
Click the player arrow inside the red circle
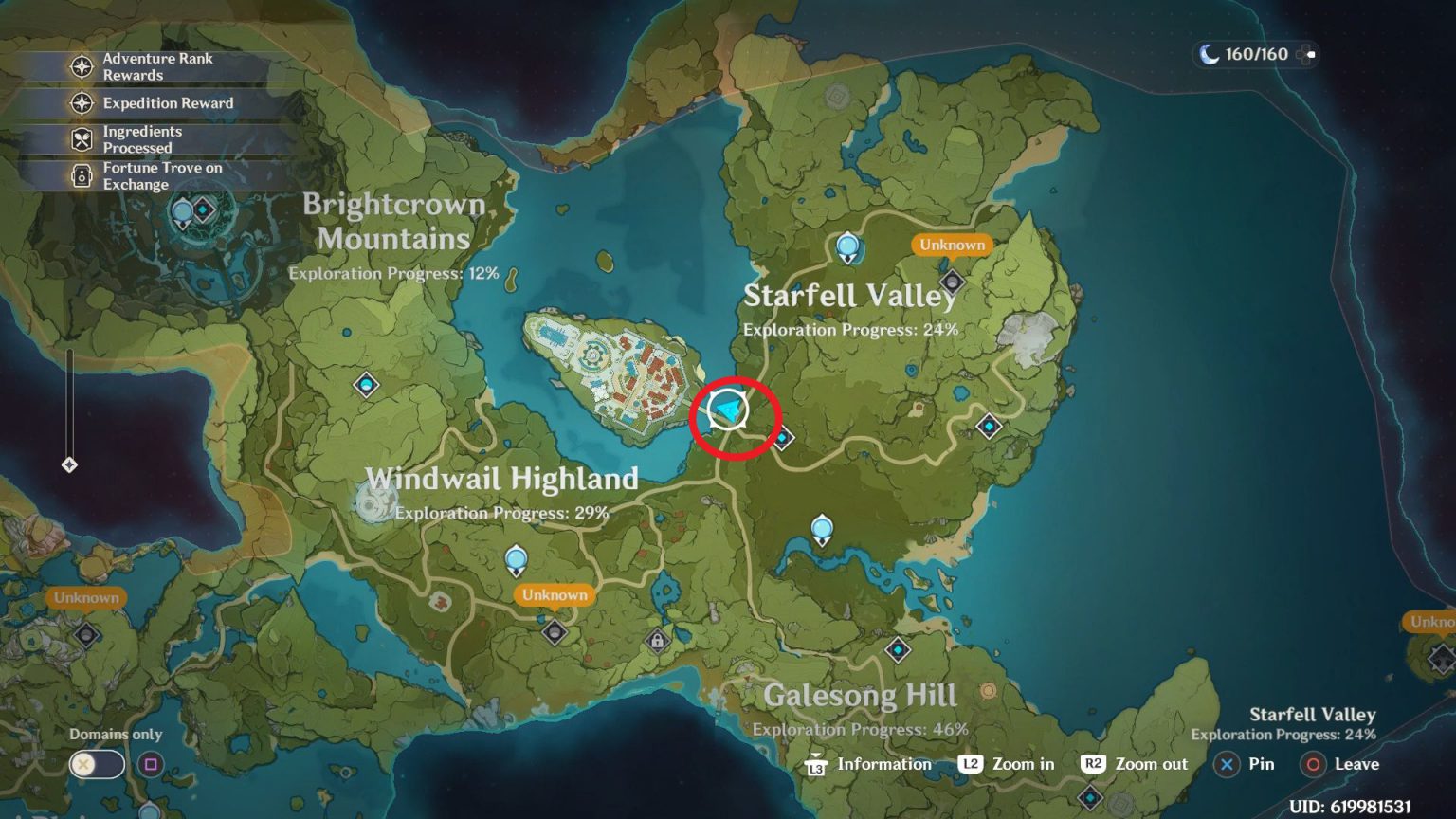coord(725,411)
